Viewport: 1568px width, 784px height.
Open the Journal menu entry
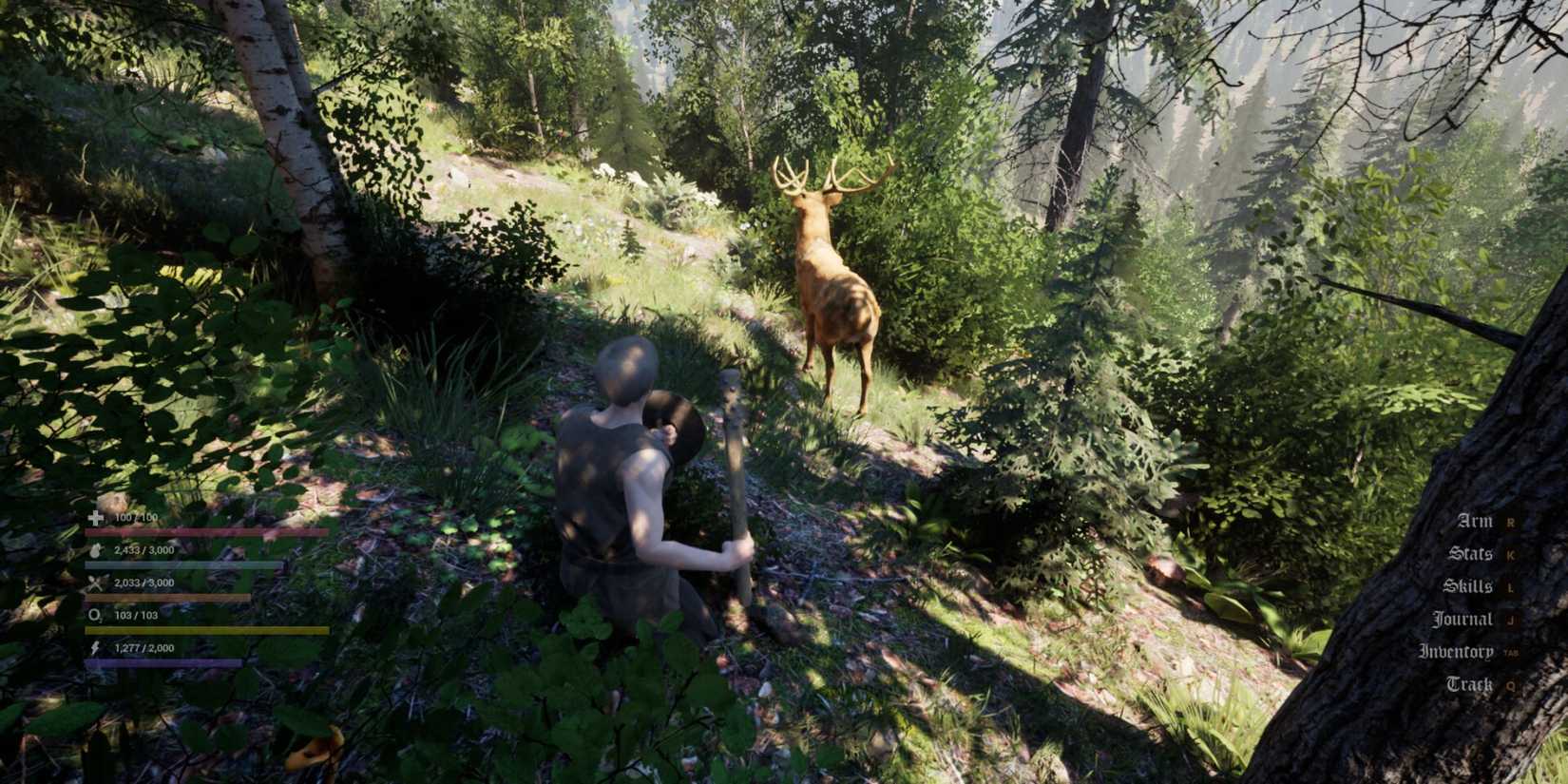pyautogui.click(x=1465, y=620)
